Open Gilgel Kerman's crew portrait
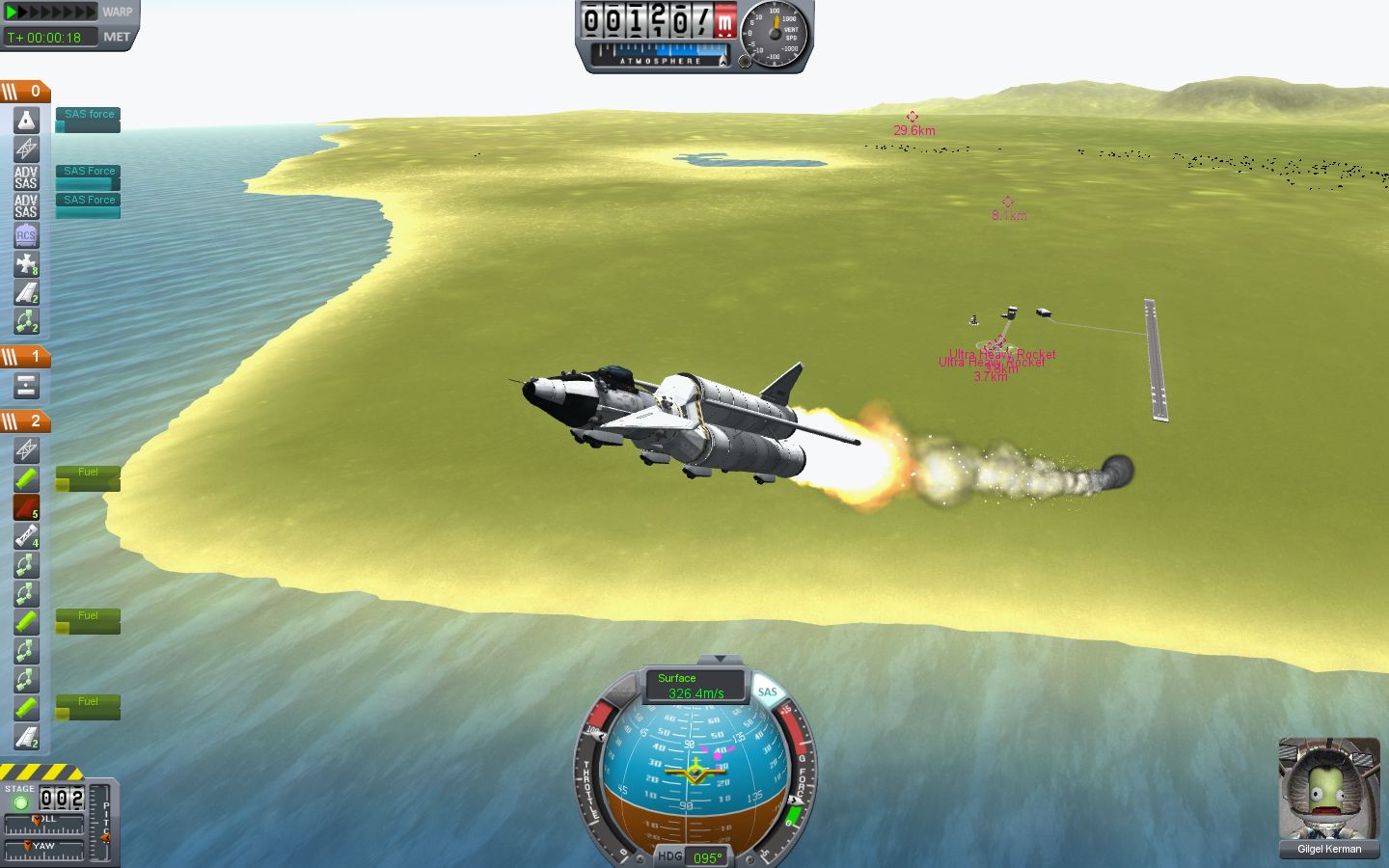The width and height of the screenshot is (1389, 868). (x=1328, y=789)
